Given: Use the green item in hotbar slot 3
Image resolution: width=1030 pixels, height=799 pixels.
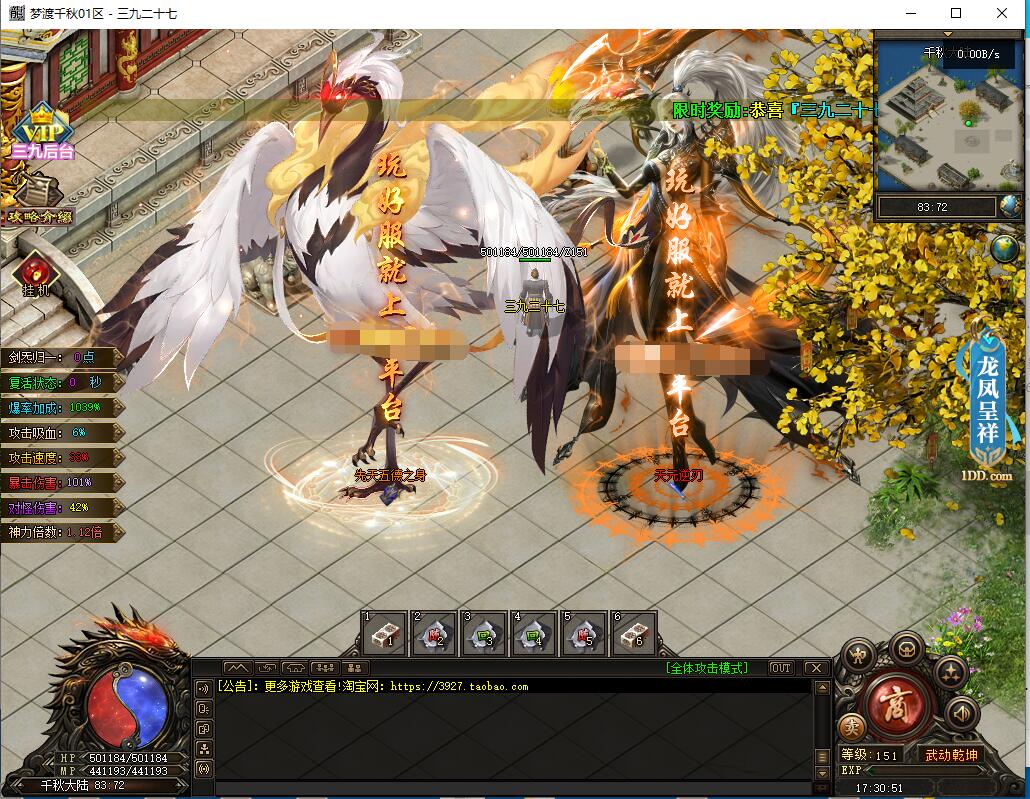Looking at the screenshot, I should coord(484,634).
